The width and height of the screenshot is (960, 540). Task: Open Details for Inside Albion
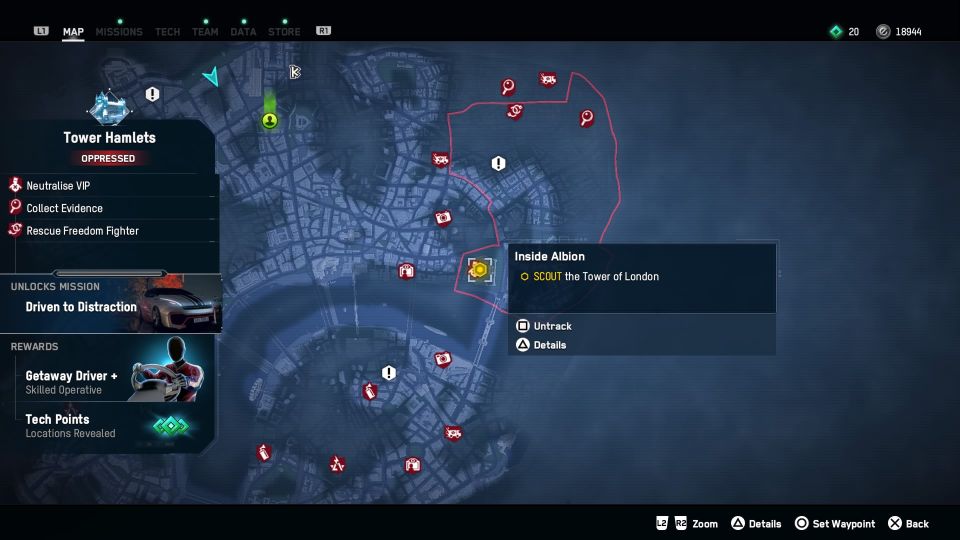(x=549, y=345)
